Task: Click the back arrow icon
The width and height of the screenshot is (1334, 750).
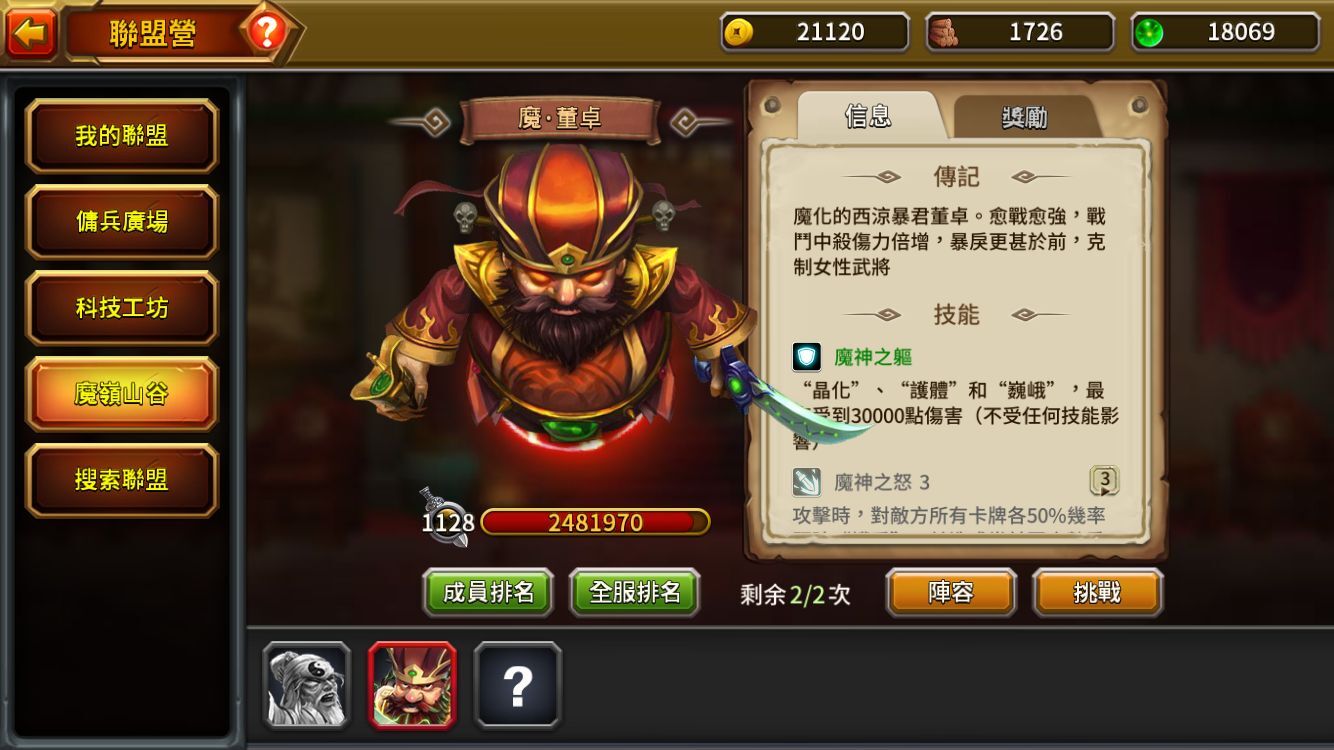Action: [x=33, y=29]
